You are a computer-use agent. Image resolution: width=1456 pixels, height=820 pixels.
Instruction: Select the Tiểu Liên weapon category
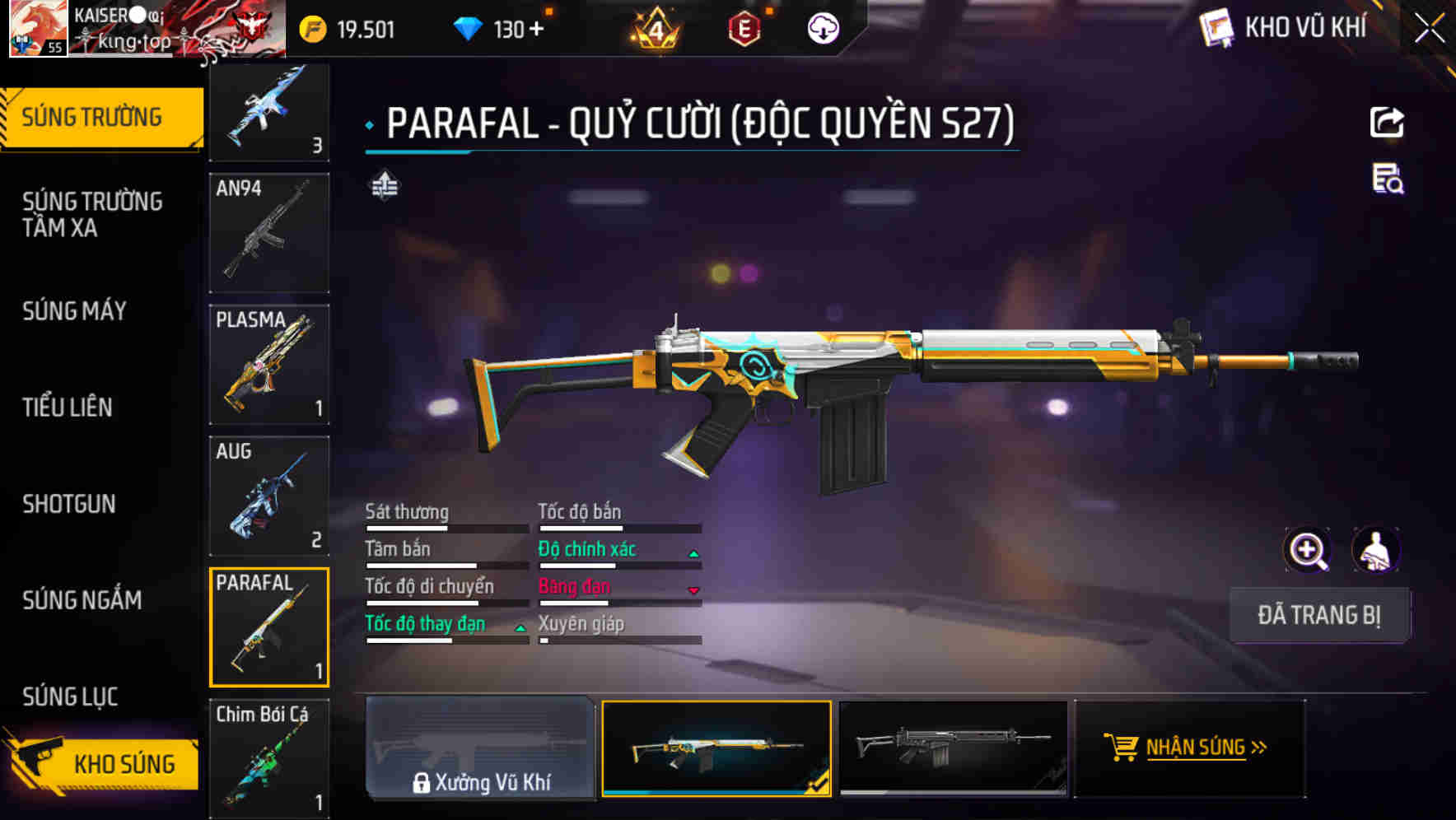68,408
